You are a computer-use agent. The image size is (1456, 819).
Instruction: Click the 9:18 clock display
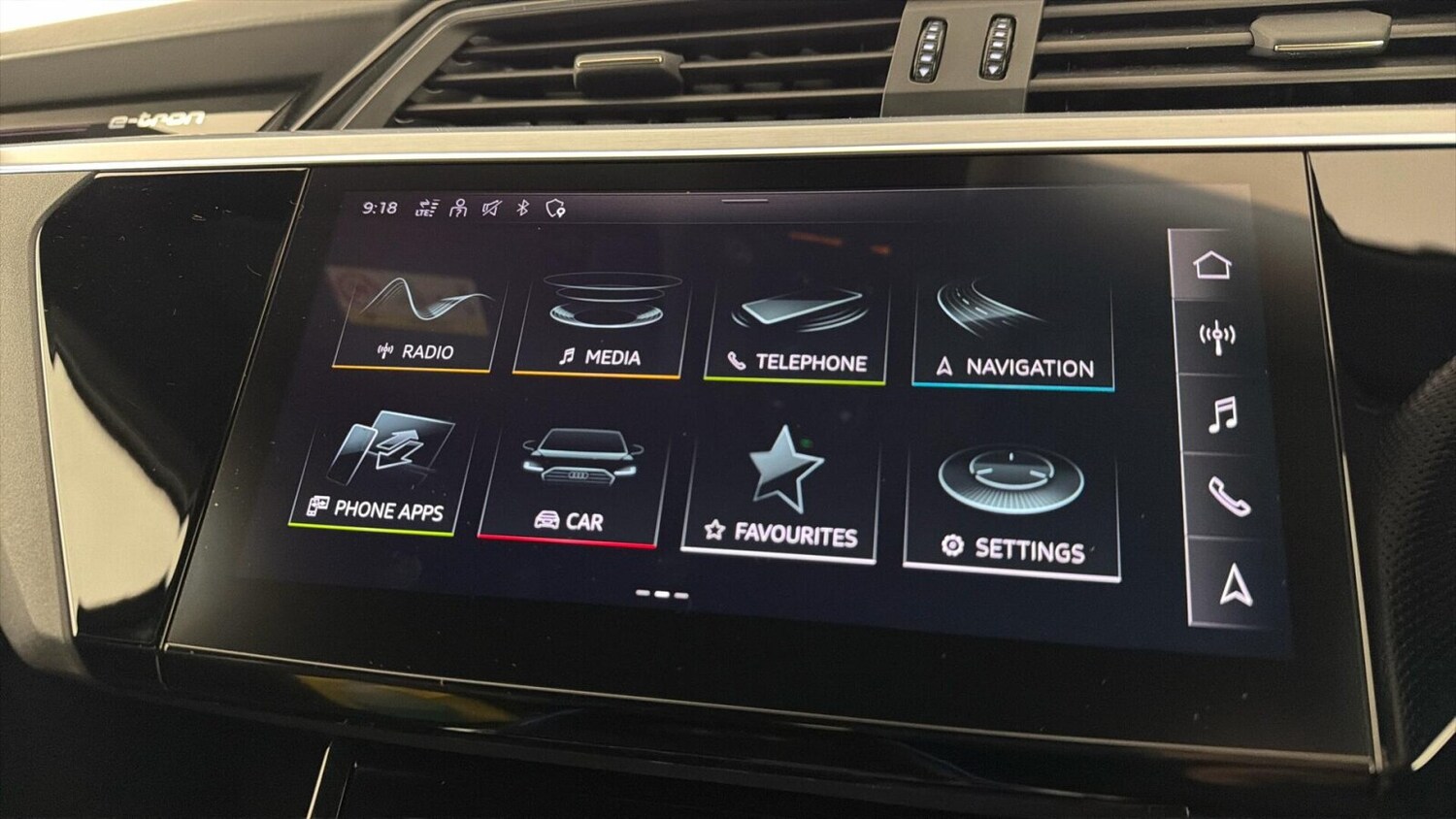pyautogui.click(x=381, y=207)
